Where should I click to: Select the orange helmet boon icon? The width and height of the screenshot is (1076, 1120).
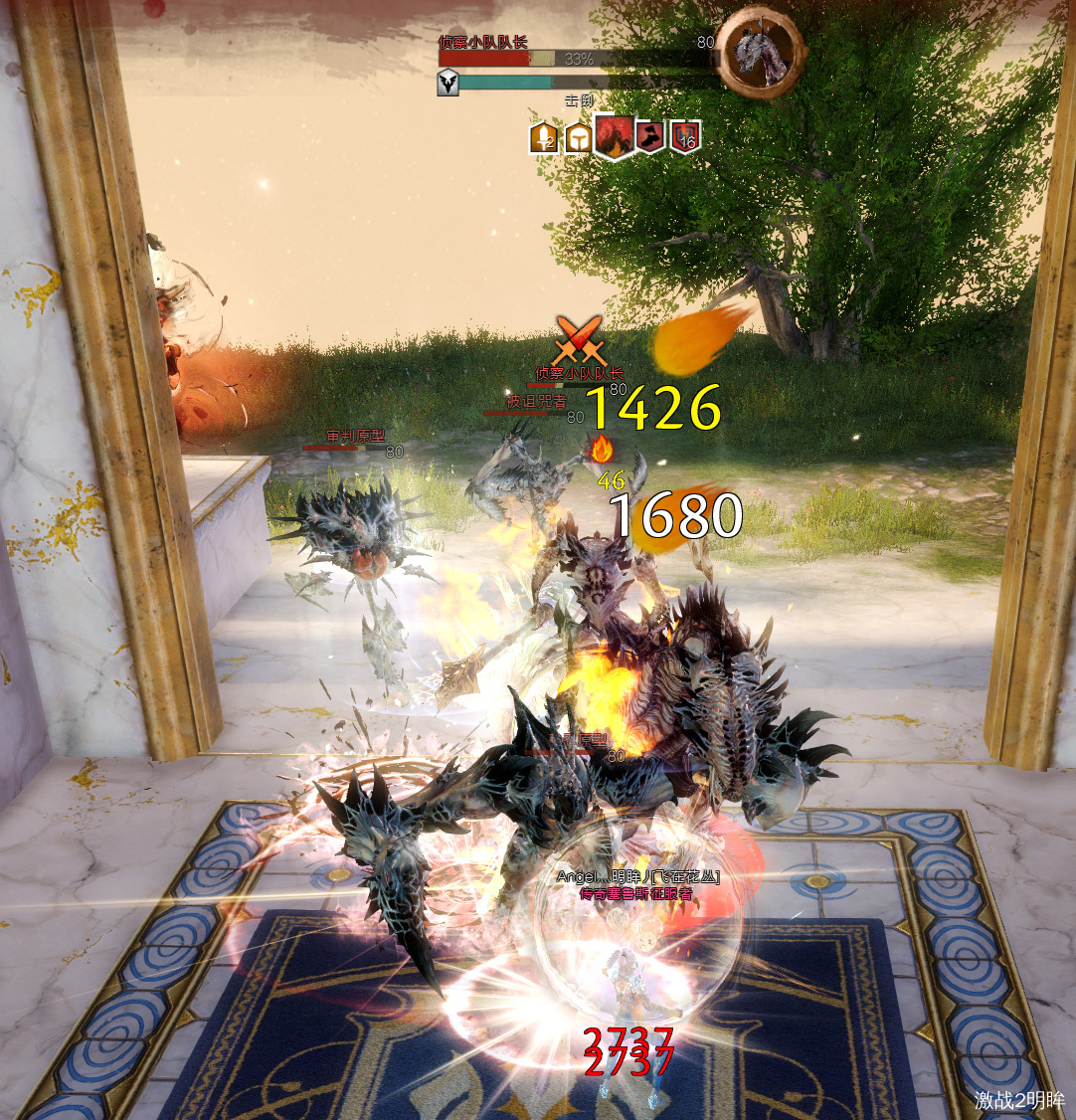[x=577, y=137]
